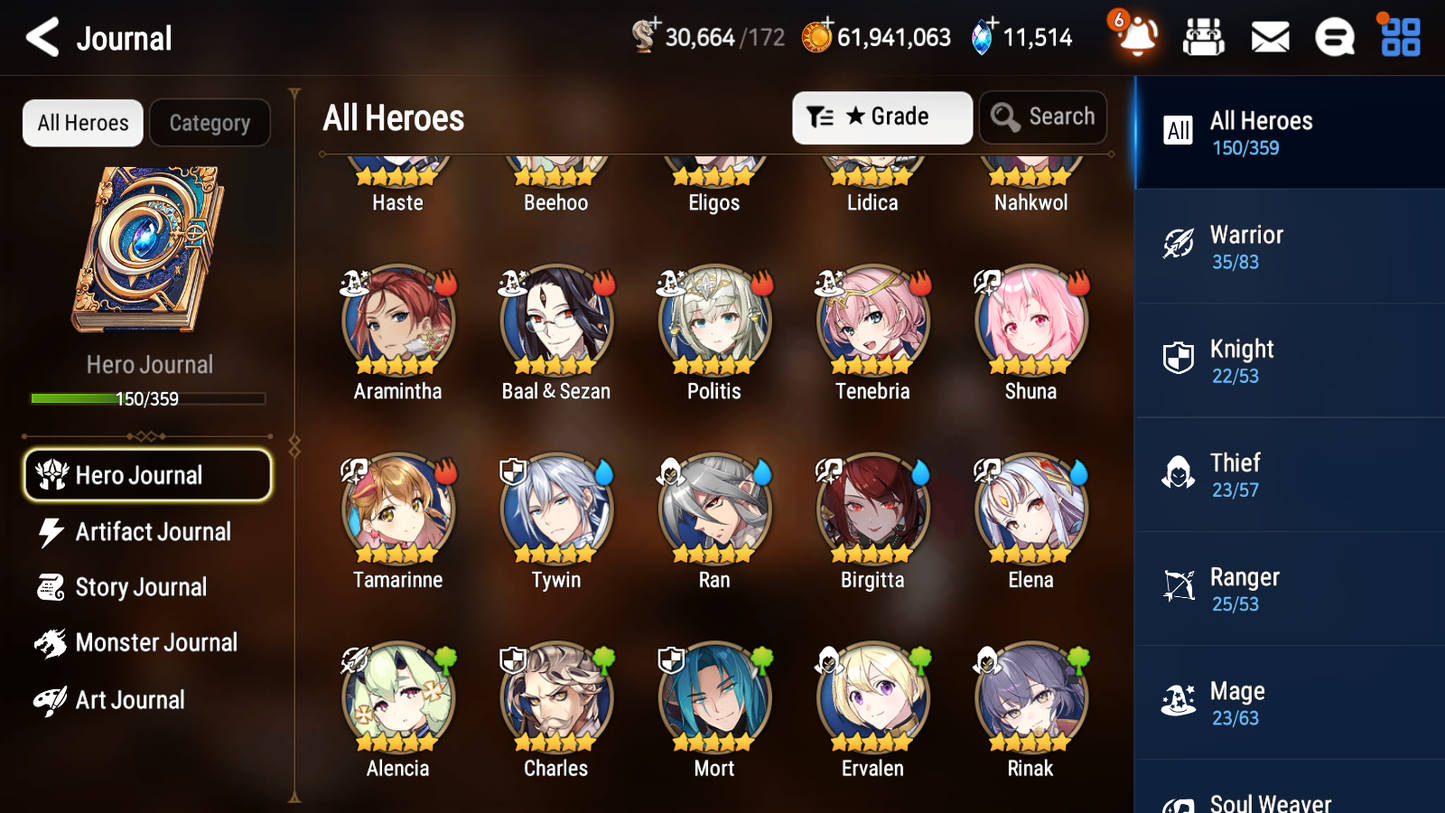Viewport: 1445px width, 813px height.
Task: Select the Knight class shield icon
Action: click(x=1178, y=359)
